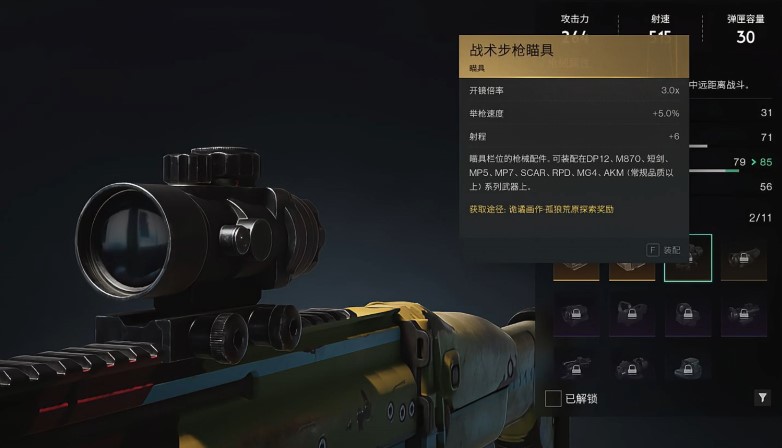
Task: Open the funnel filter button
Action: (x=762, y=398)
